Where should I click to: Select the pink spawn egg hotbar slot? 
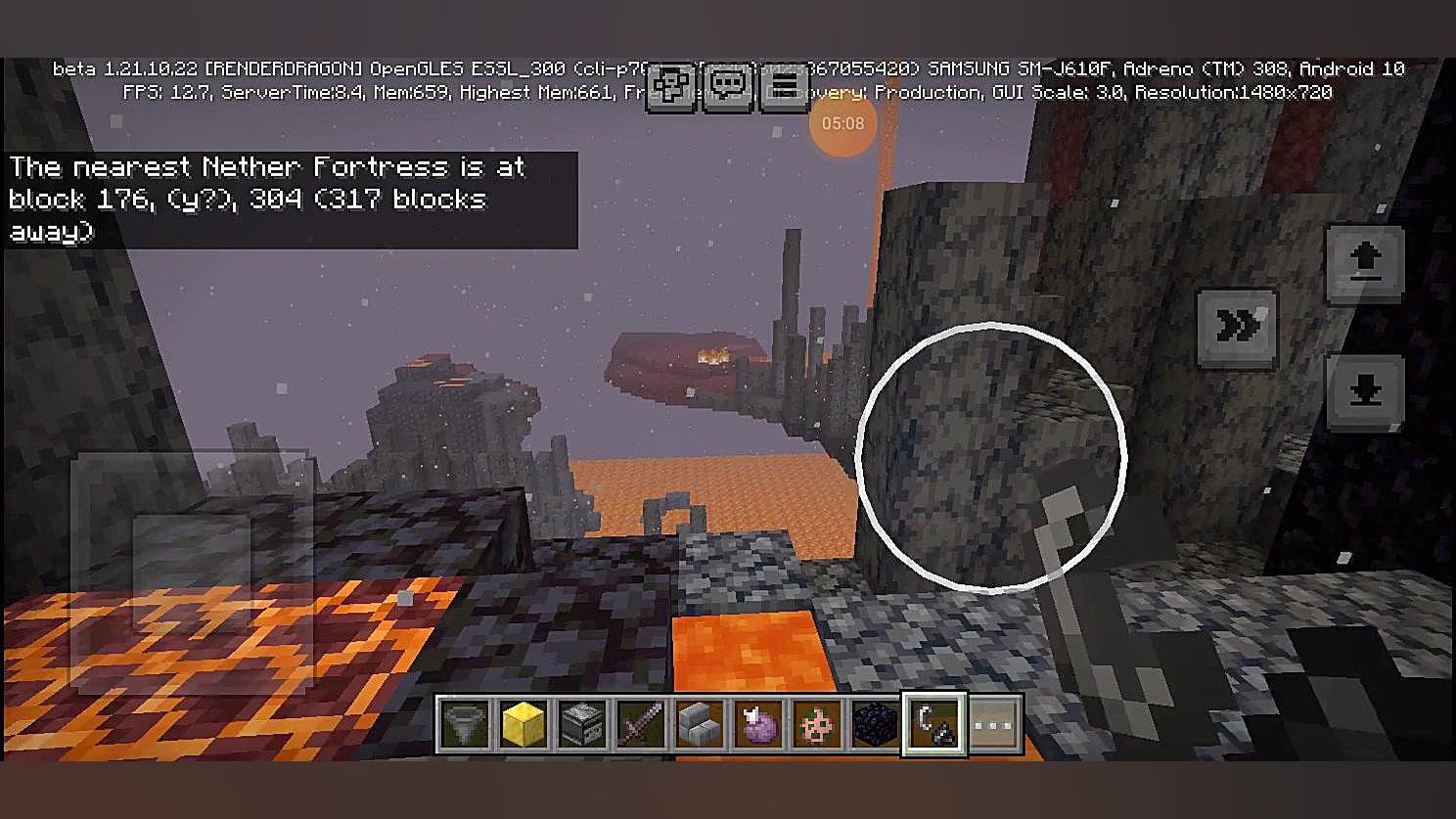pyautogui.click(x=817, y=726)
